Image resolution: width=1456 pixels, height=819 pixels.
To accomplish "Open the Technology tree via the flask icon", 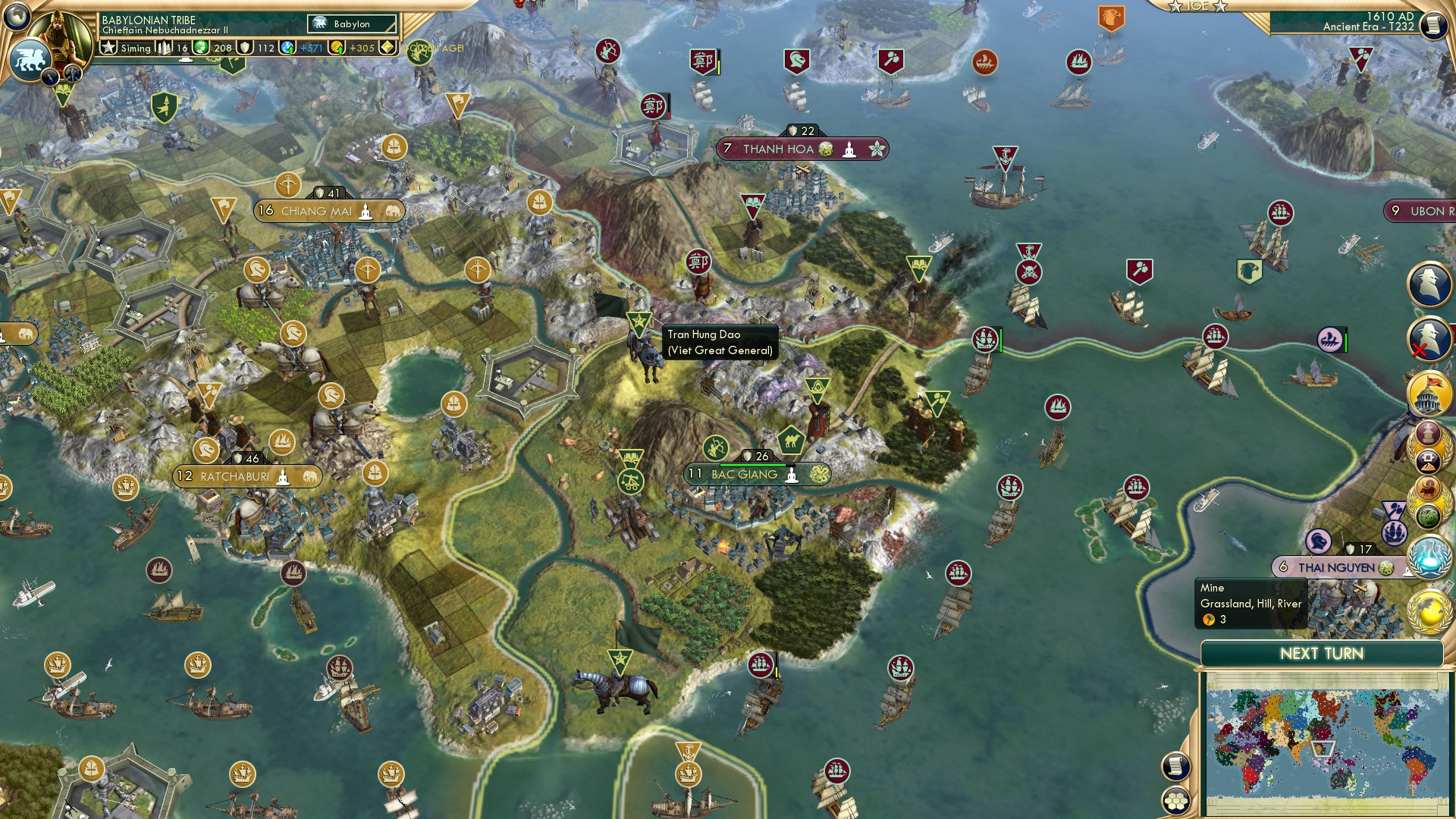I will [1429, 556].
